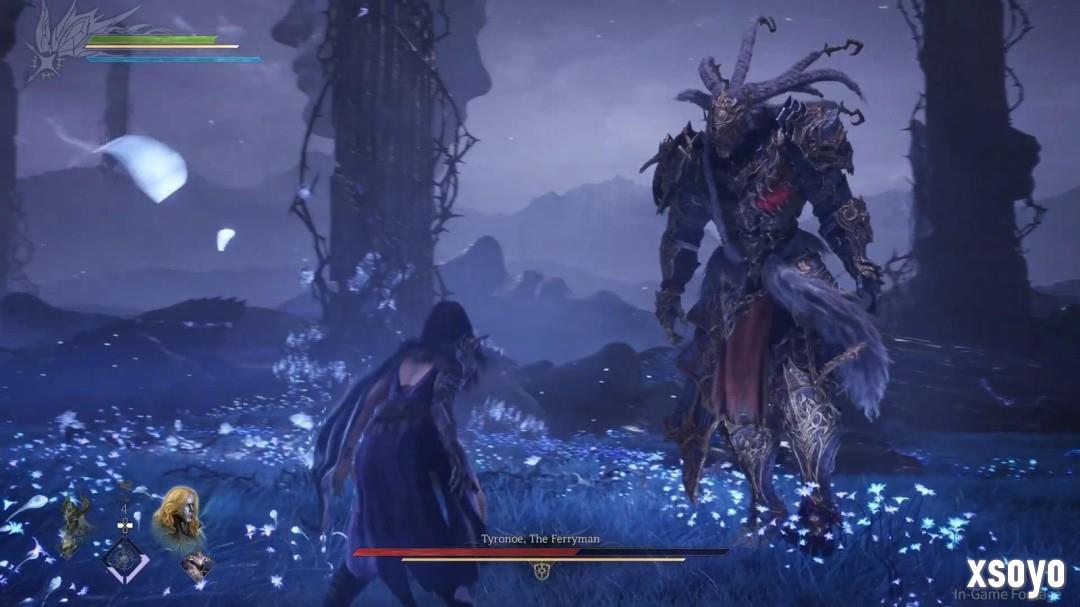This screenshot has height=607, width=1080.
Task: Activate the diamond-shaped sigil skill slot
Action: tap(127, 560)
